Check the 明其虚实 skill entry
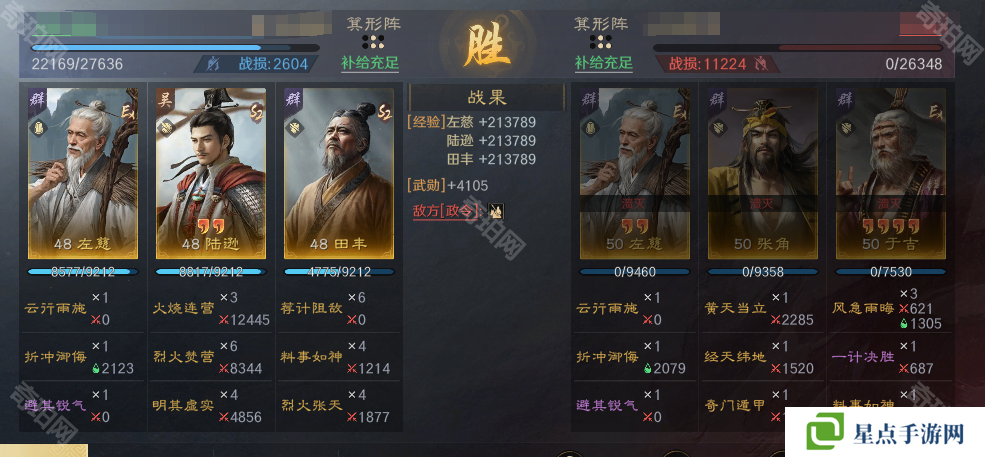The width and height of the screenshot is (985, 457). (x=183, y=404)
